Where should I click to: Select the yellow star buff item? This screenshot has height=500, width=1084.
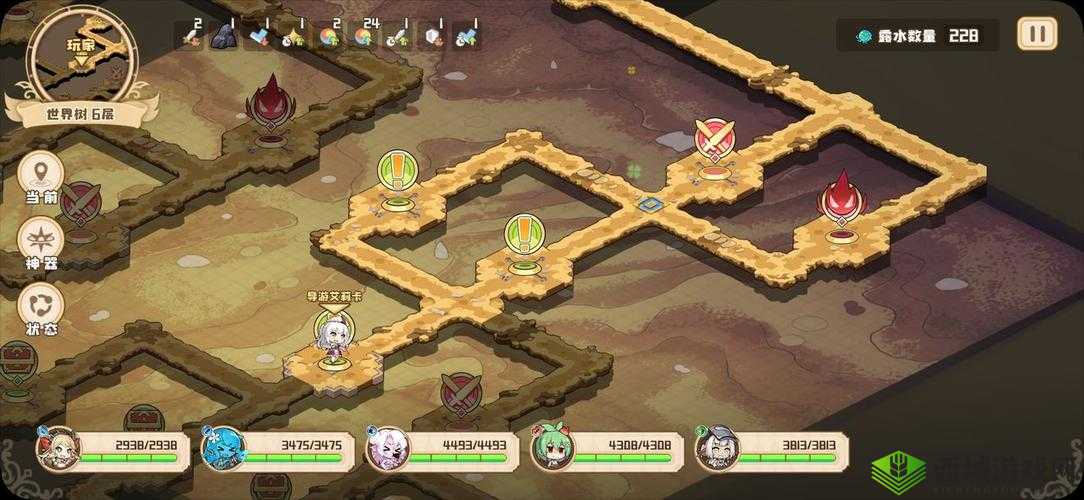pos(294,37)
